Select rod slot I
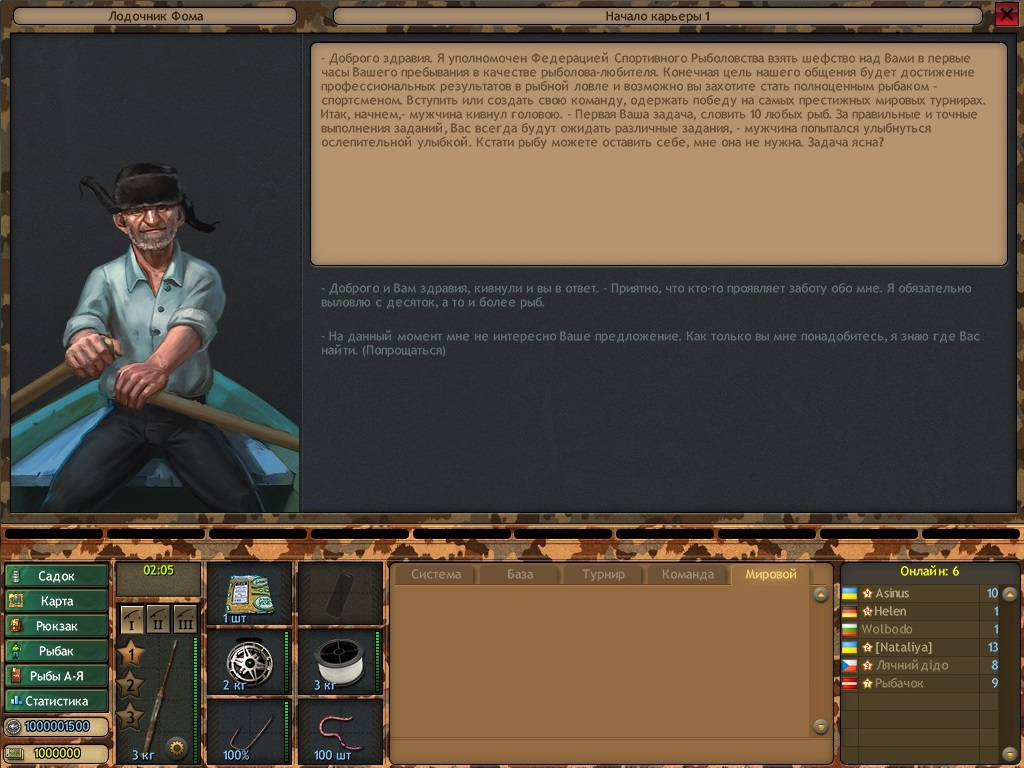The height and width of the screenshot is (768, 1024). pos(132,619)
